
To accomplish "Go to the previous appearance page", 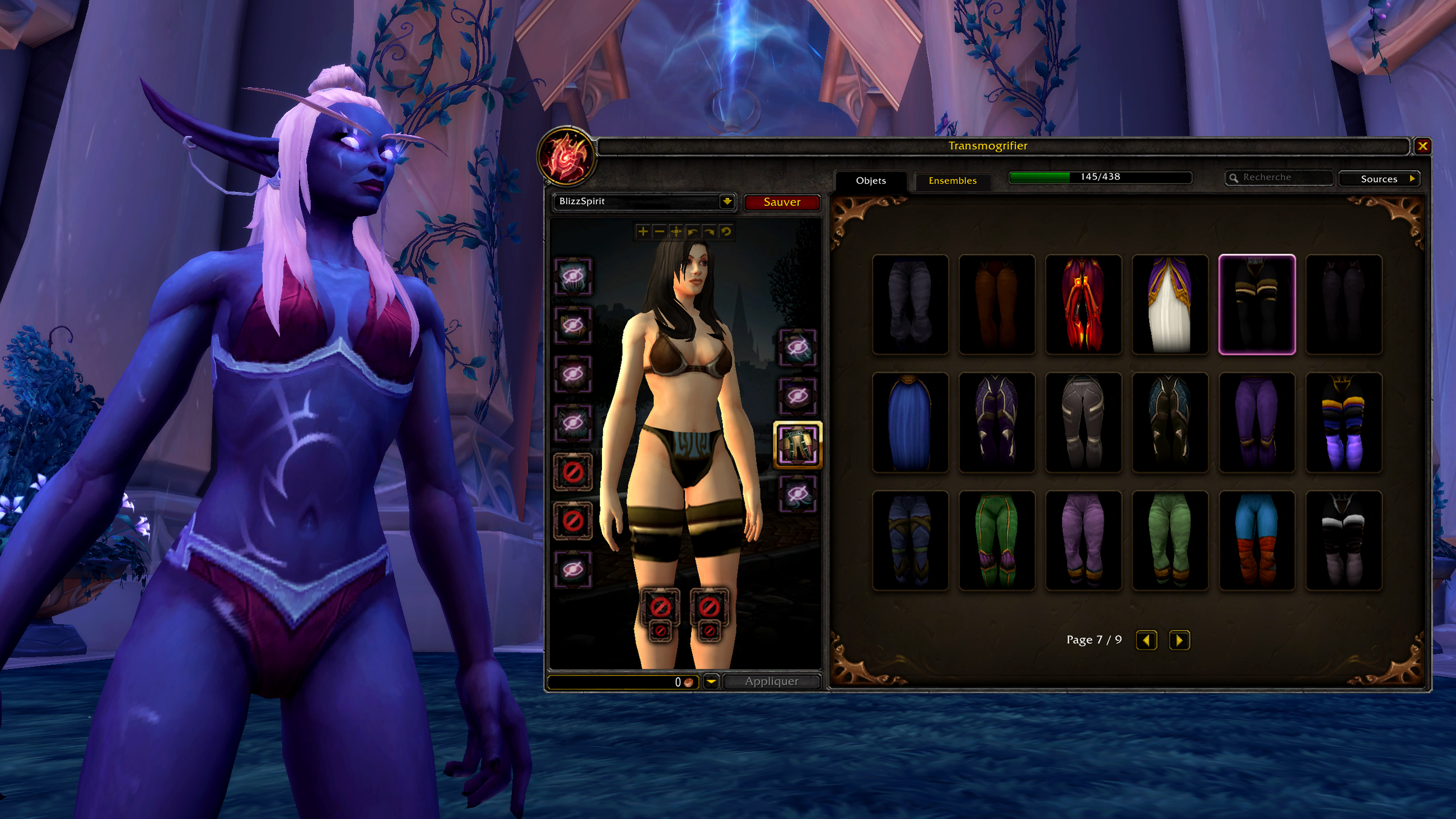I will [1146, 640].
